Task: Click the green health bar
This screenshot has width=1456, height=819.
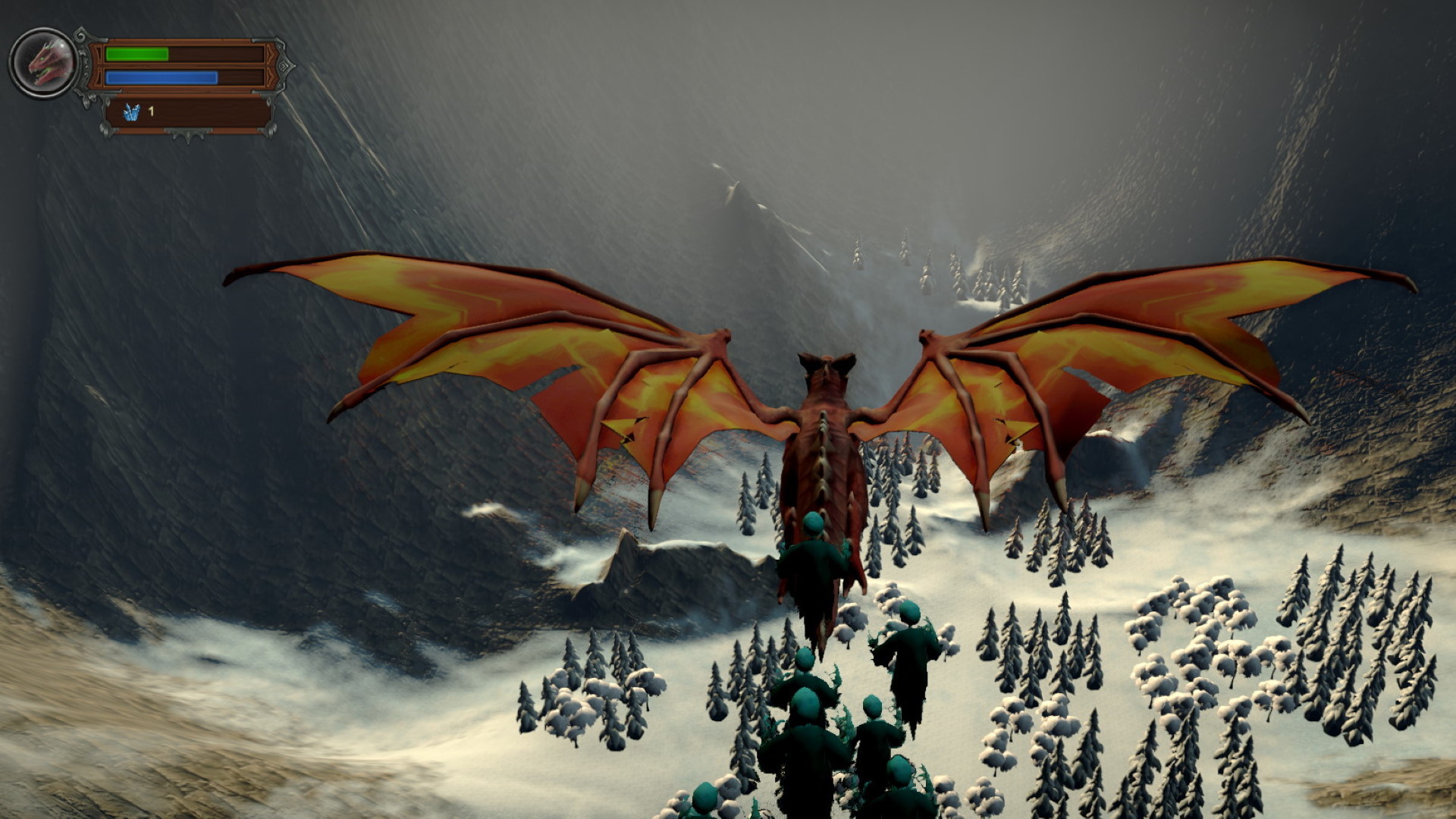Action: coord(136,54)
